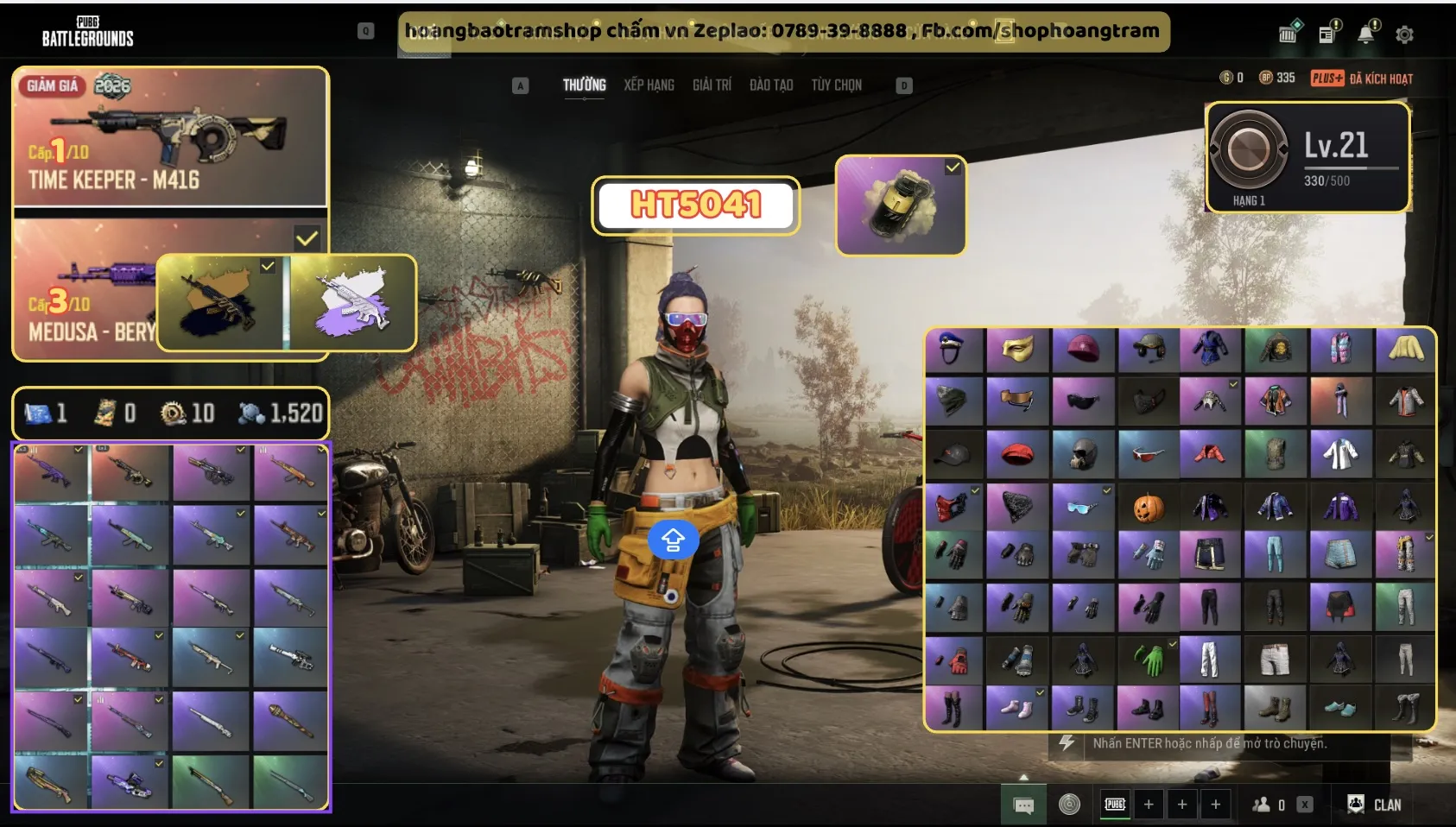Image resolution: width=1456 pixels, height=827 pixels.
Task: View the Time Keeper M416 skin card
Action: (x=170, y=136)
